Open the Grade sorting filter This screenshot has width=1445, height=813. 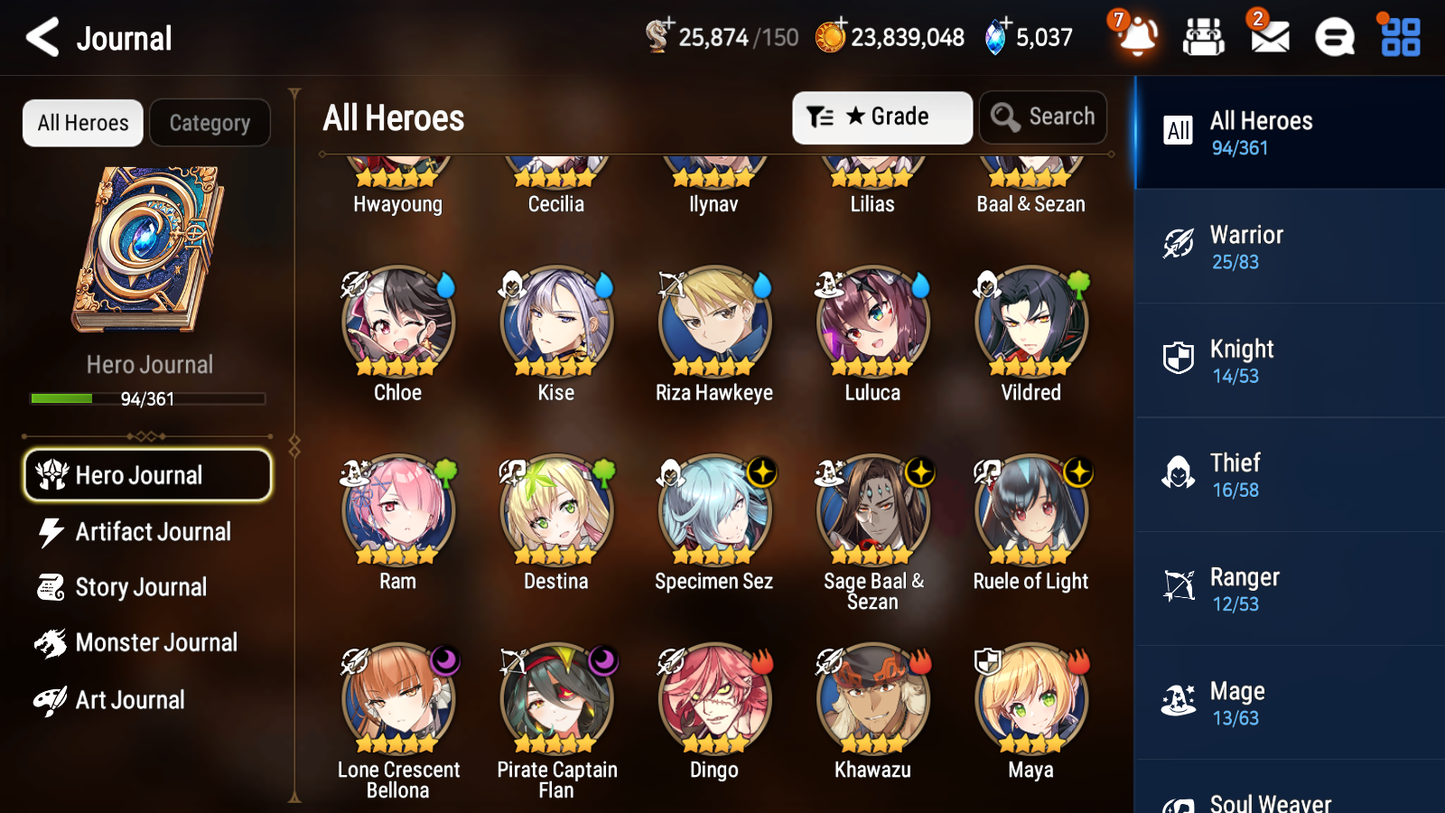coord(882,117)
